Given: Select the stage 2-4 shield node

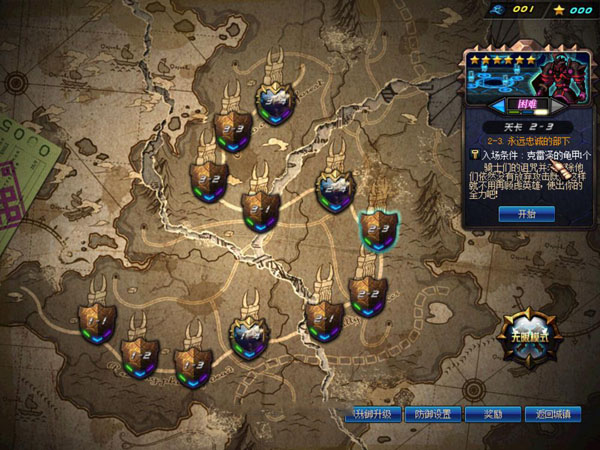Looking at the screenshot, I should [335, 187].
